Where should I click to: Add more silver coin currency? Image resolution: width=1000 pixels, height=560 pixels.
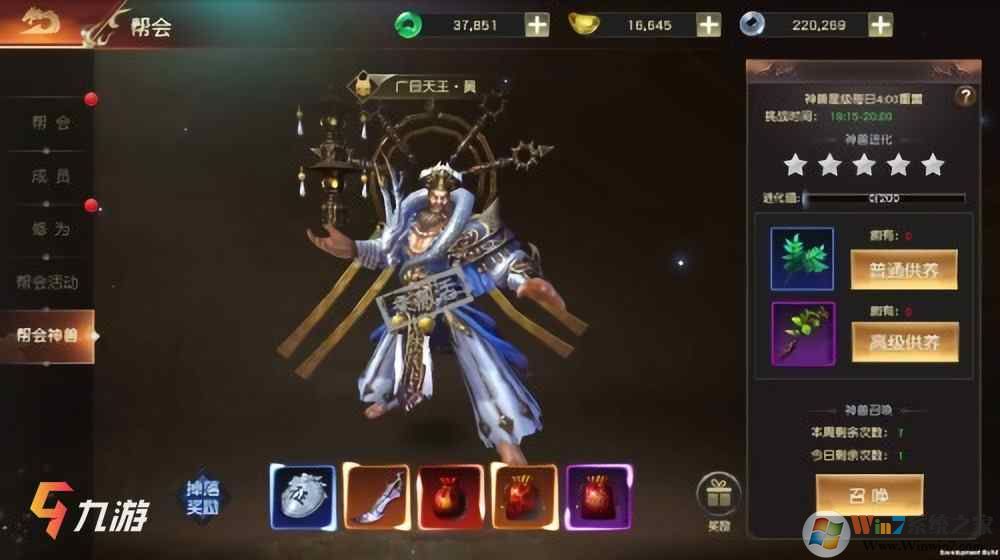click(880, 25)
